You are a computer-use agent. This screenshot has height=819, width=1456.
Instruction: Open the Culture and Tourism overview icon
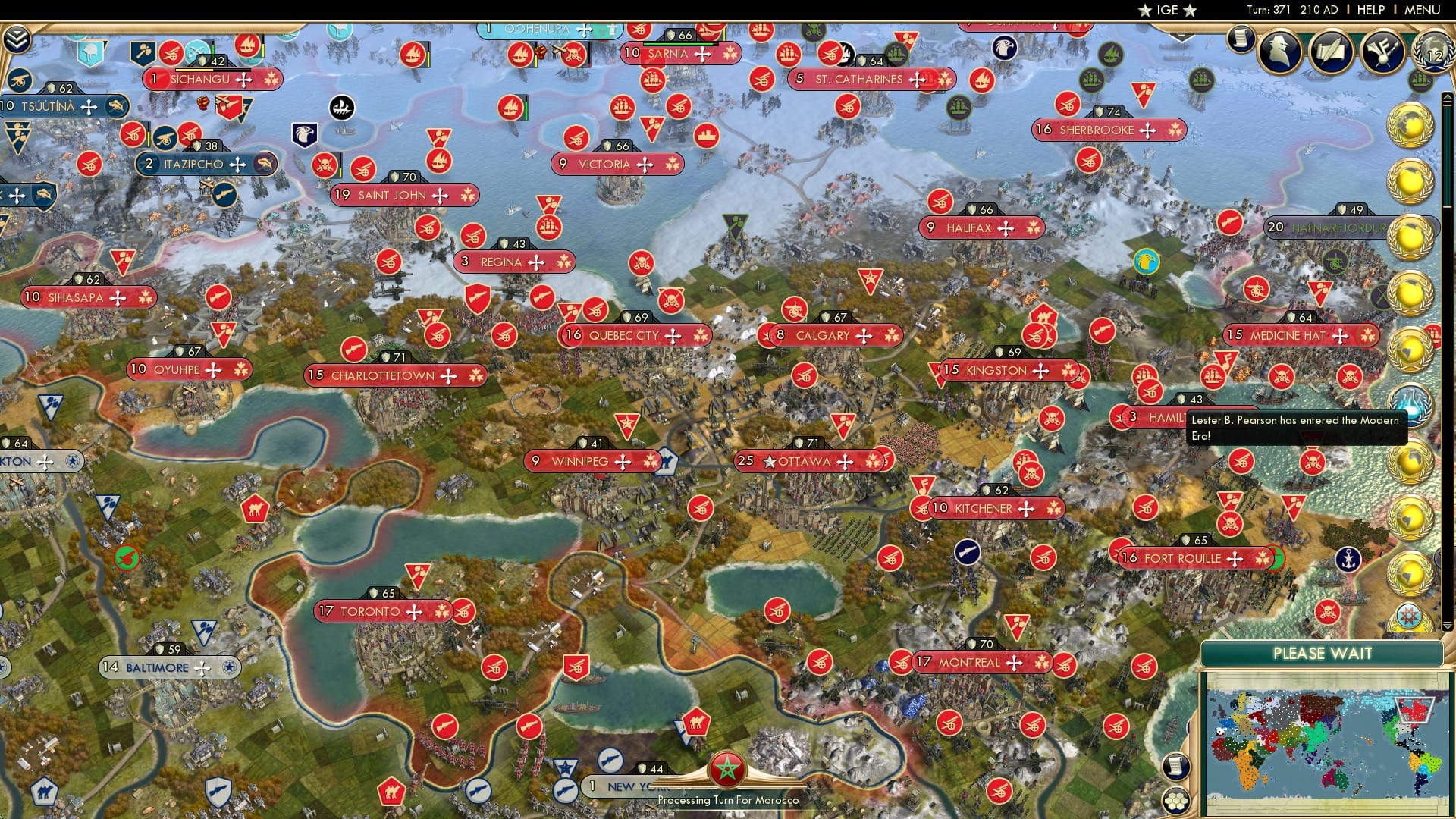click(x=1382, y=50)
